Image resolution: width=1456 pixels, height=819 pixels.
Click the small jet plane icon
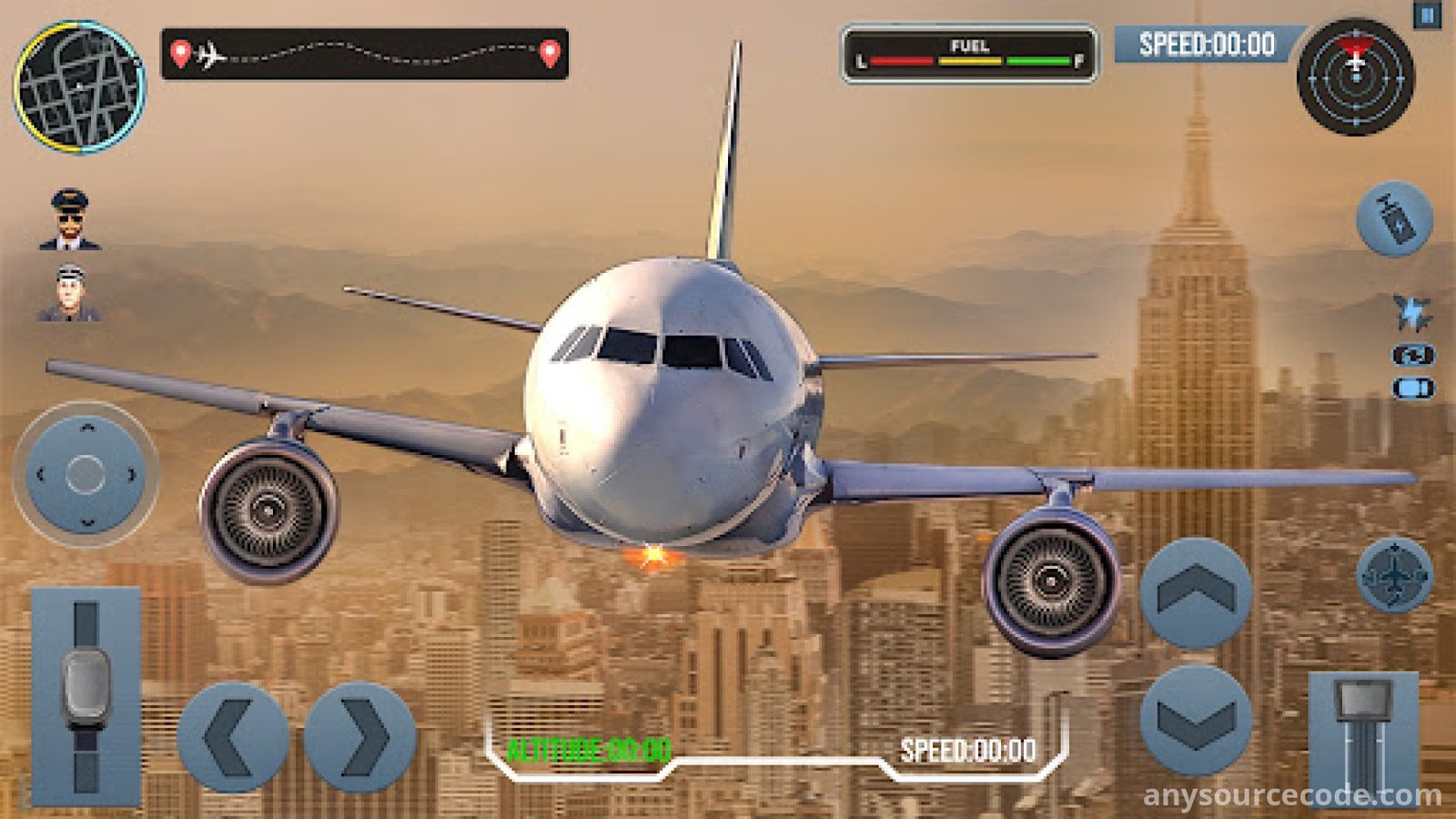pyautogui.click(x=1411, y=313)
